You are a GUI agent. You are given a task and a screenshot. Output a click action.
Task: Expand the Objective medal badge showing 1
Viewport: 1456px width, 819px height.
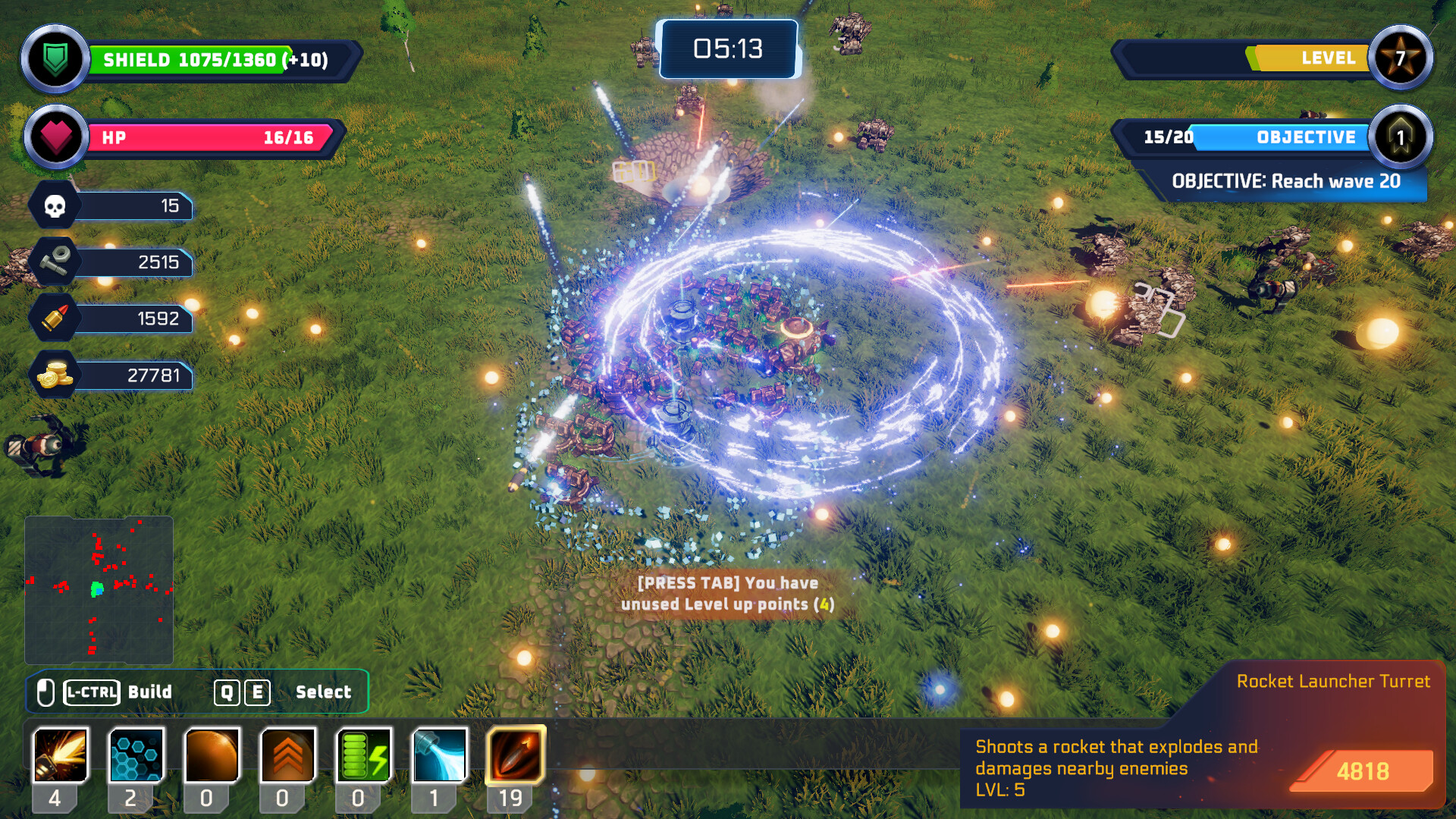(1402, 137)
